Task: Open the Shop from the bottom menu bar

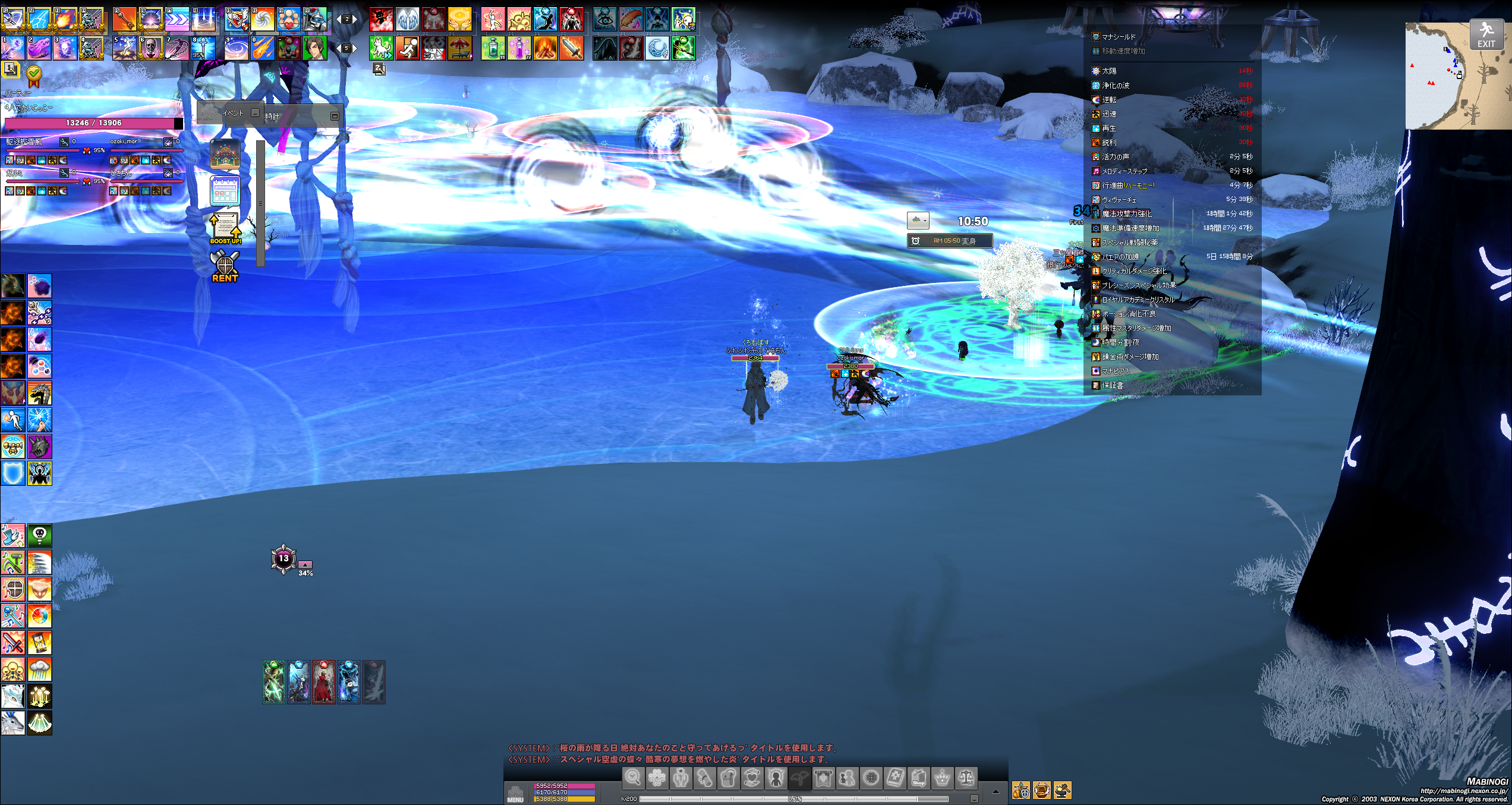Action: coord(918,778)
